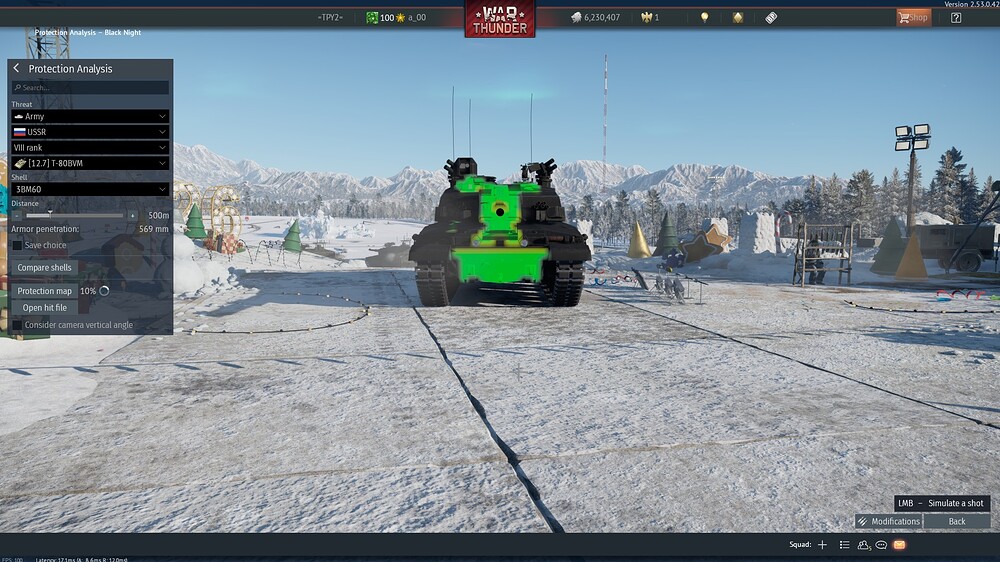Open the help question mark icon
1000x562 pixels.
[956, 17]
